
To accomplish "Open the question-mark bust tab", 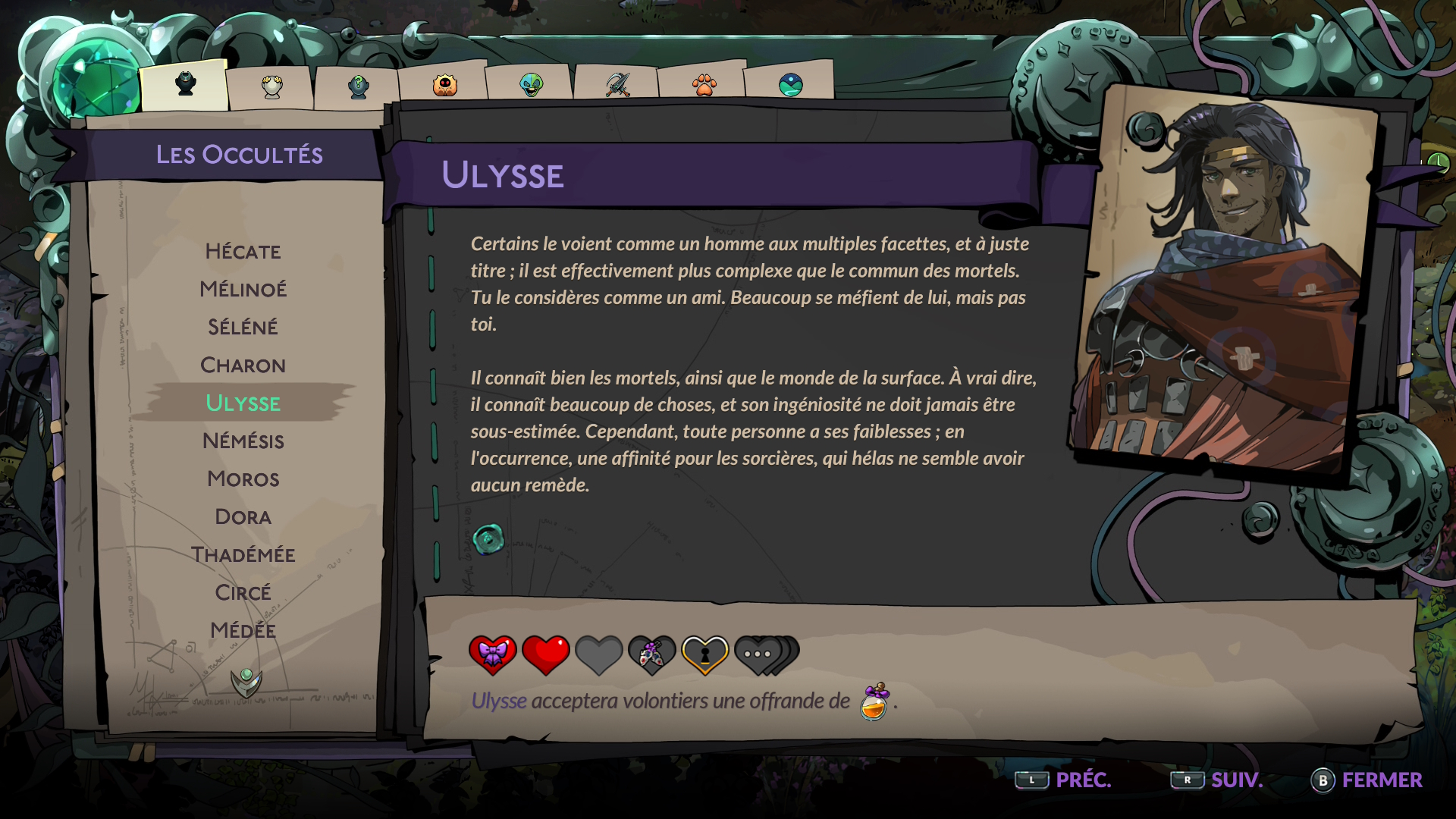I will tap(358, 86).
